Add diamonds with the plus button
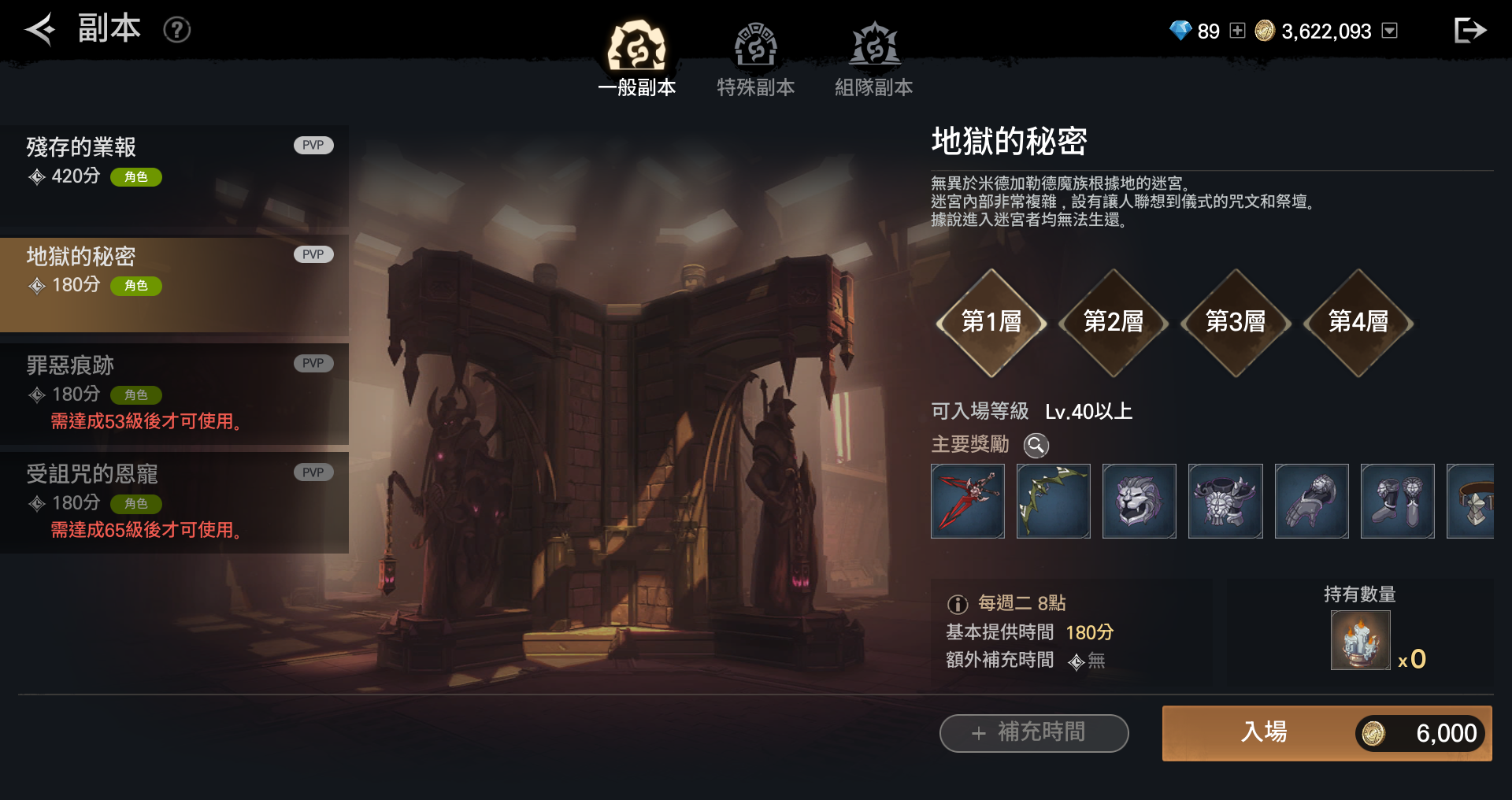This screenshot has height=800, width=1512. pos(1237,31)
